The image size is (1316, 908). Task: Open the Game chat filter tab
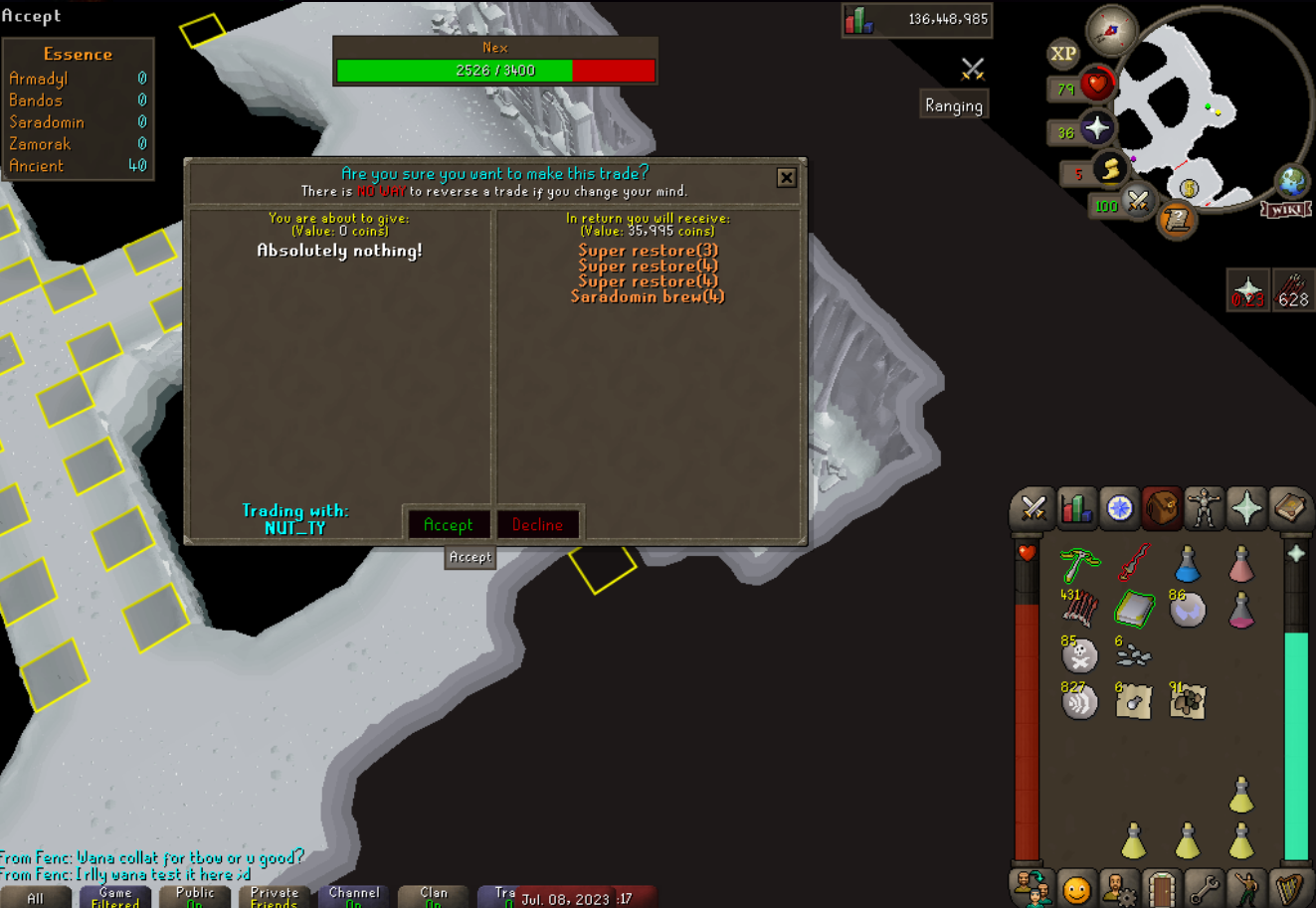tap(115, 897)
